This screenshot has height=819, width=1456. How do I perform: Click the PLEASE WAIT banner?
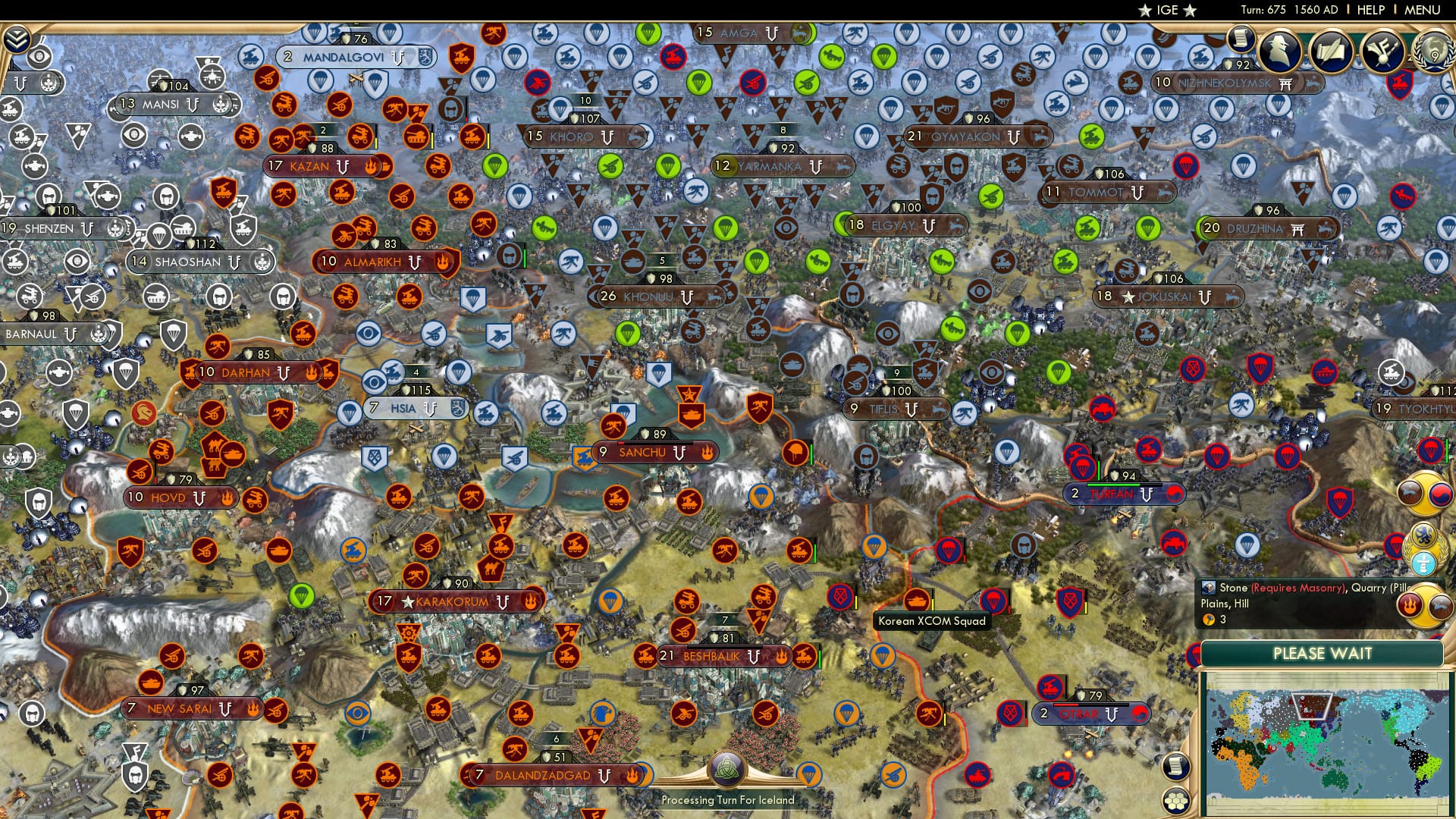(1323, 653)
